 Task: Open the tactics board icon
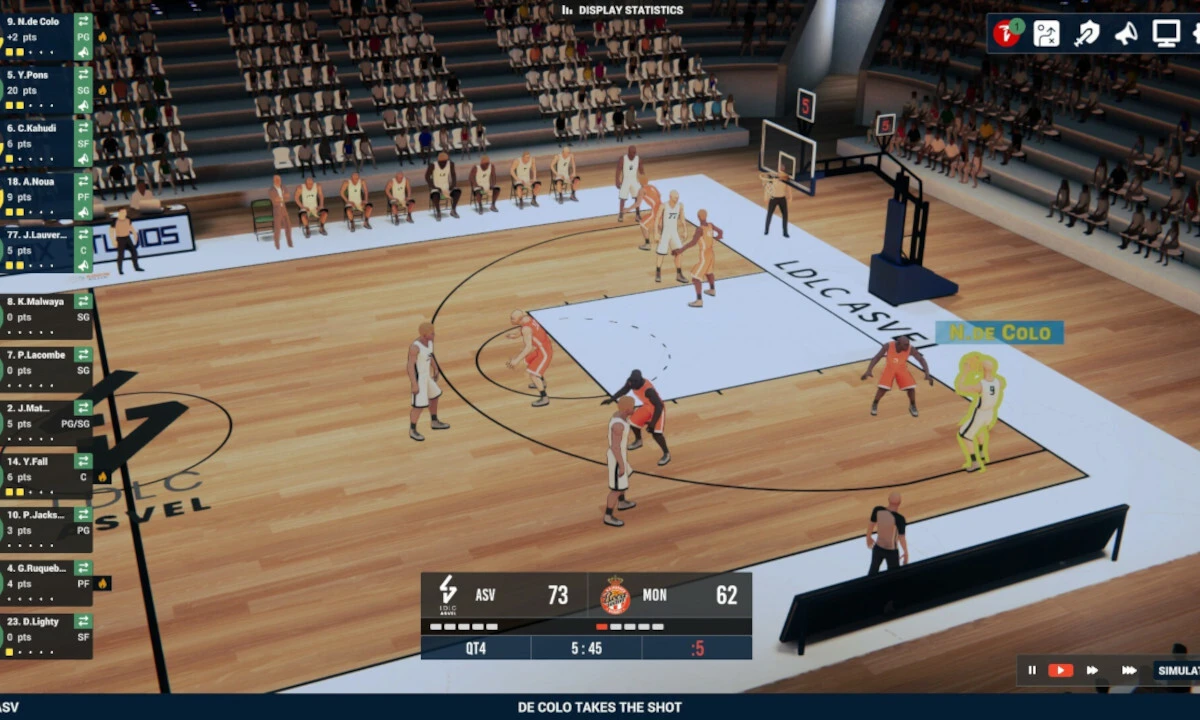1046,34
